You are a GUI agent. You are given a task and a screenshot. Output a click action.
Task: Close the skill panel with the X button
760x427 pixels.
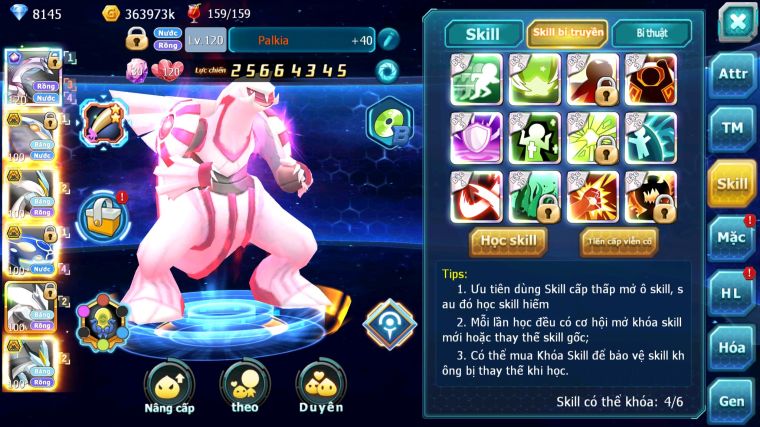click(737, 22)
